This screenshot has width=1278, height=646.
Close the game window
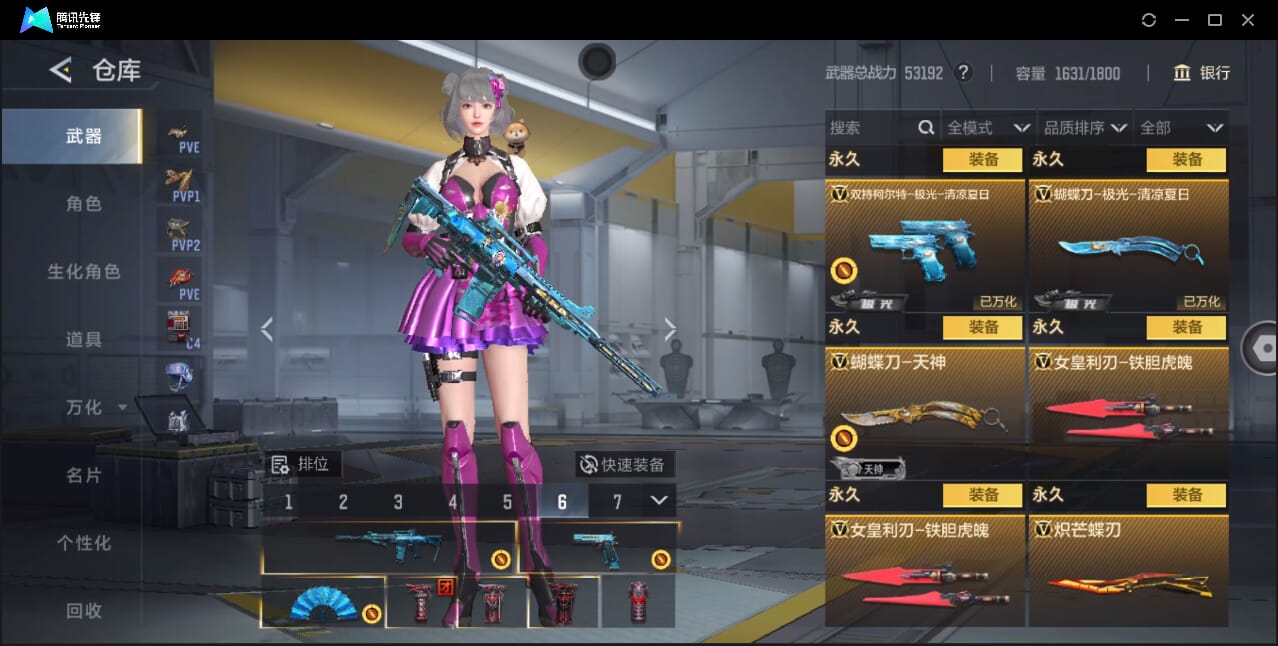pyautogui.click(x=1248, y=20)
